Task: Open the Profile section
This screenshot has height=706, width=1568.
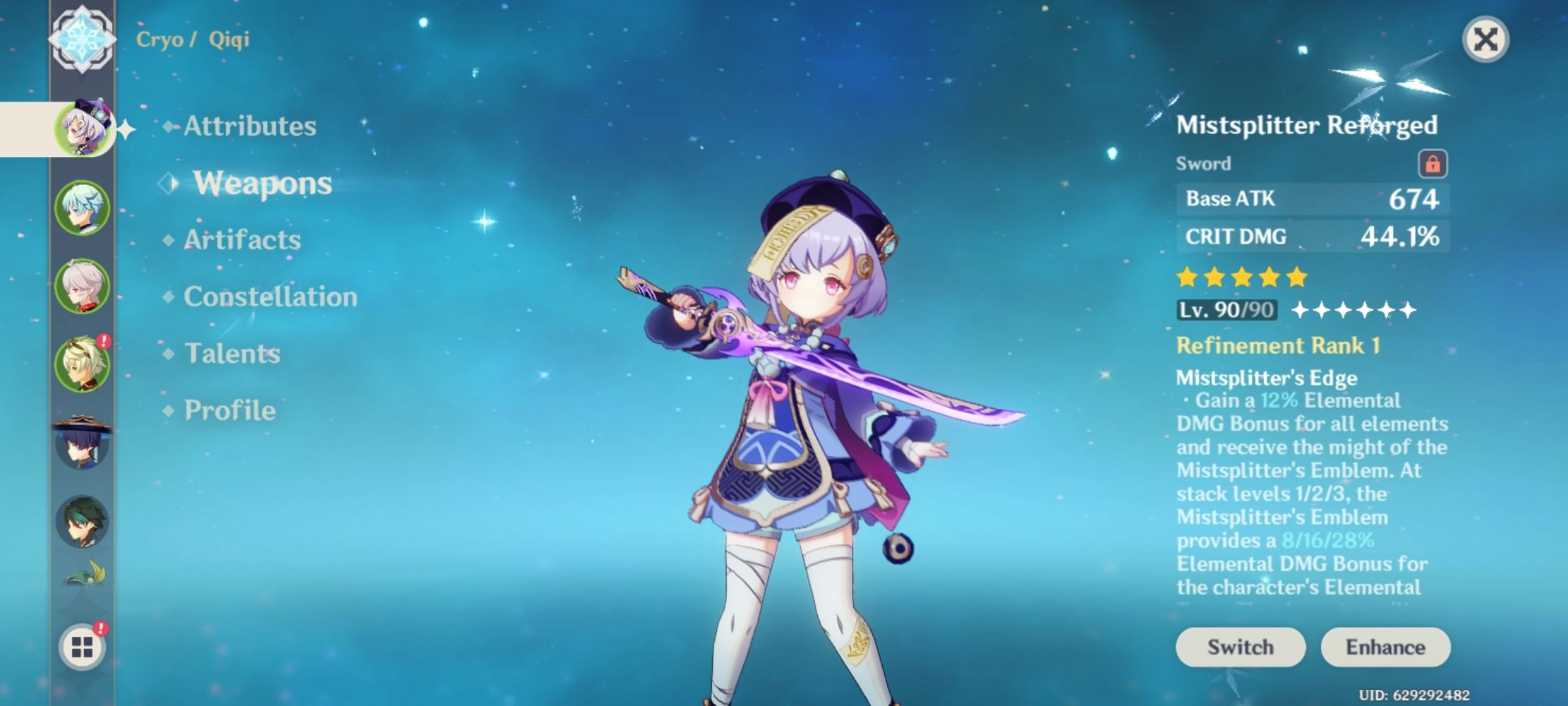Action: tap(228, 409)
